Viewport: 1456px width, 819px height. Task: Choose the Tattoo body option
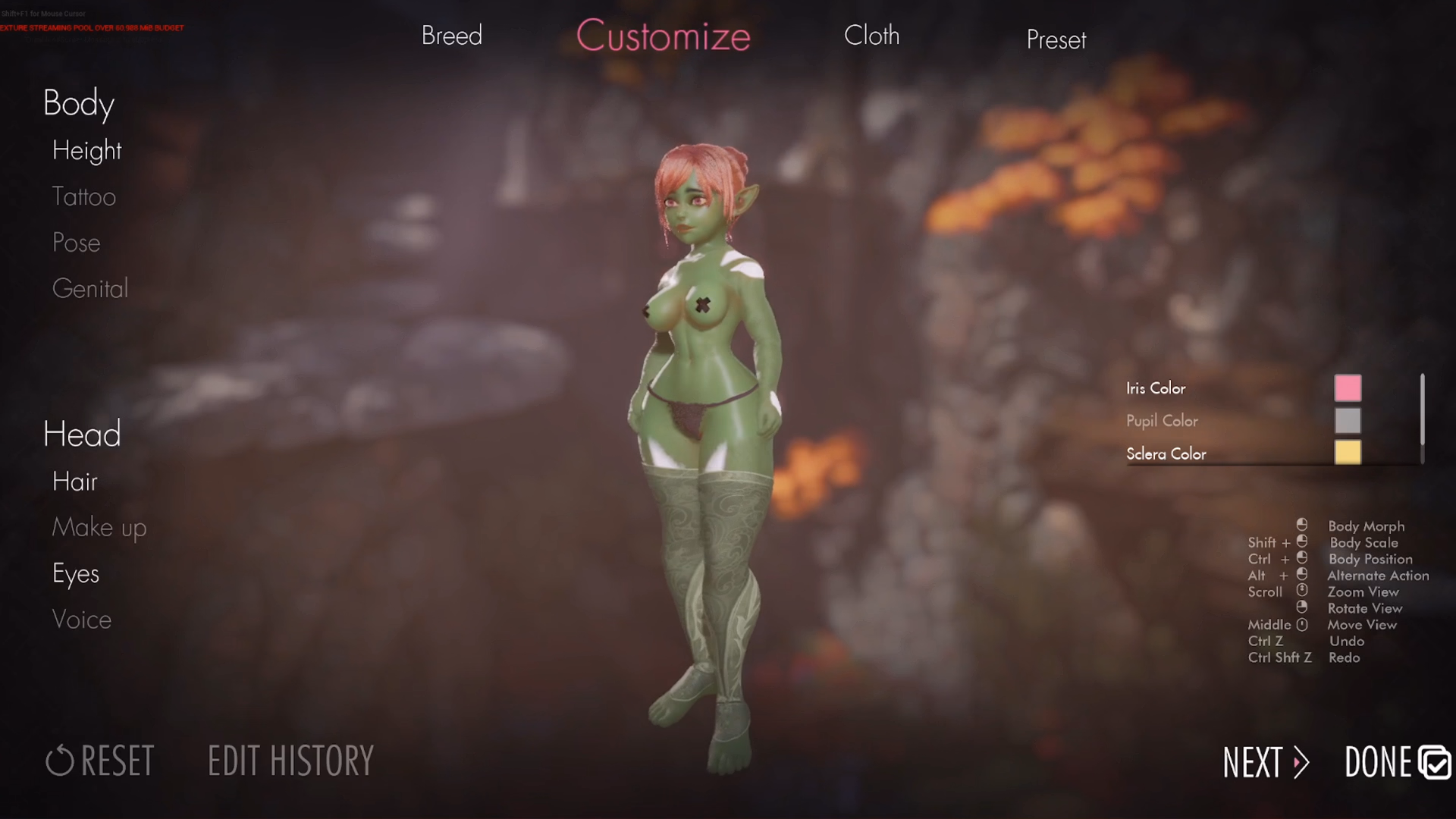[83, 196]
